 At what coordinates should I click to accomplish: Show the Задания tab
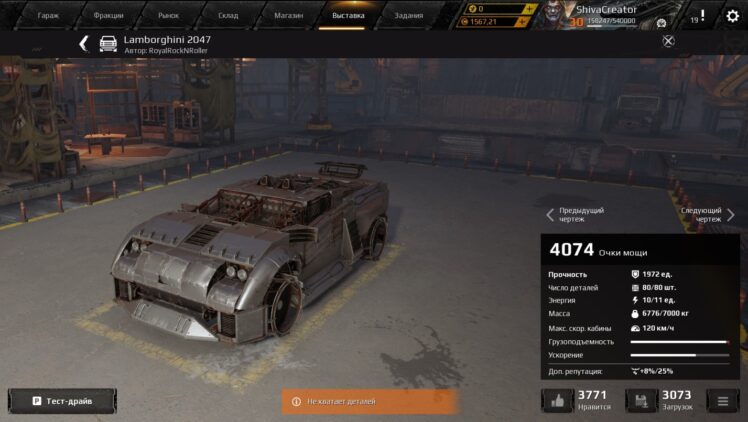coord(409,16)
